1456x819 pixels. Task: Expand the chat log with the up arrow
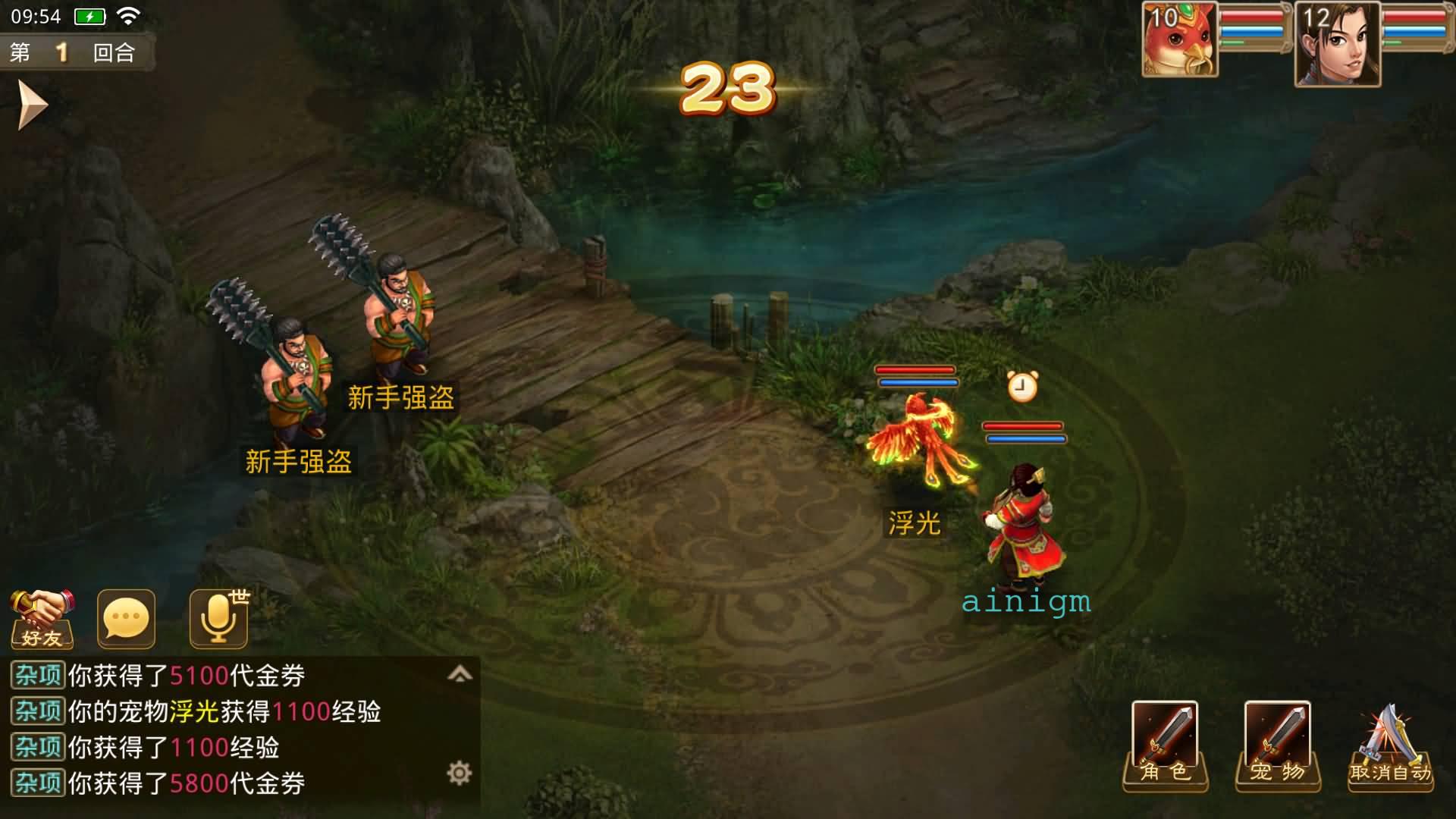click(x=460, y=674)
